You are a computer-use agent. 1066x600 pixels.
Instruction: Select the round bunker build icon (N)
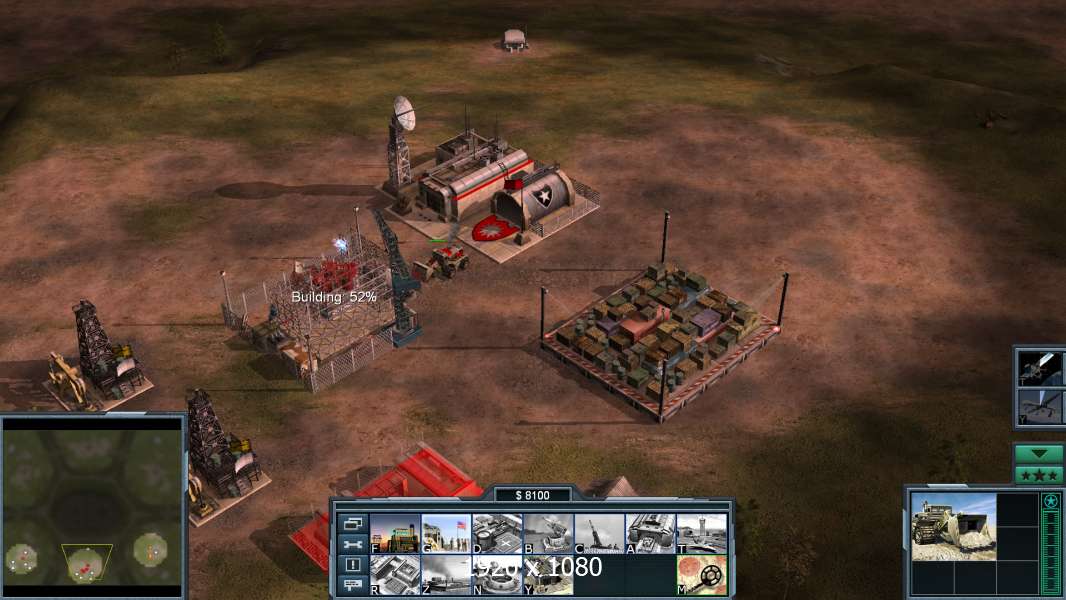pos(497,575)
